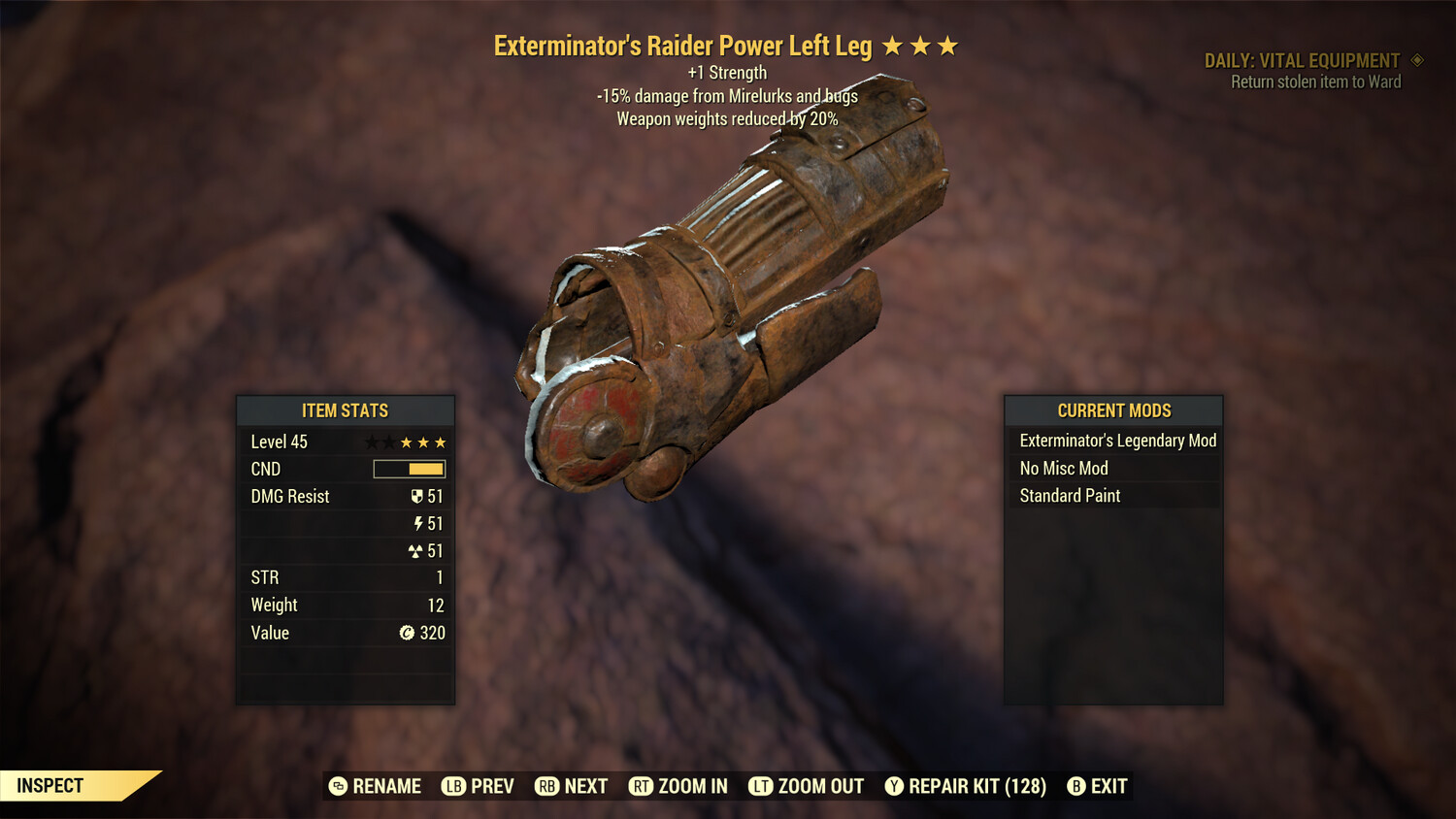The width and height of the screenshot is (1456, 819).
Task: Click the CND condition bar
Action: (408, 469)
